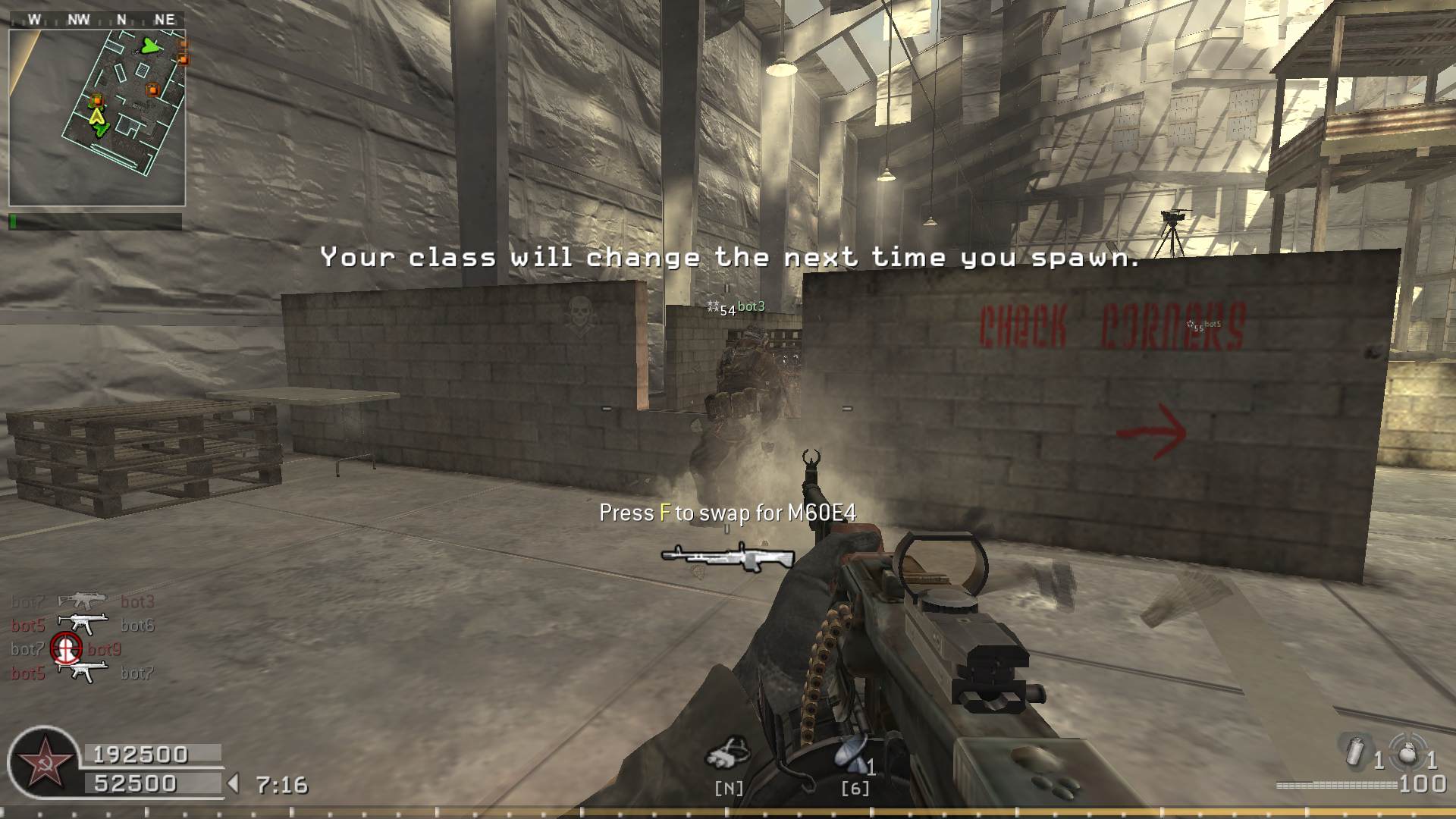The image size is (1456, 819).
Task: Click the M60E4 weapon pickup icon
Action: [x=726, y=557]
